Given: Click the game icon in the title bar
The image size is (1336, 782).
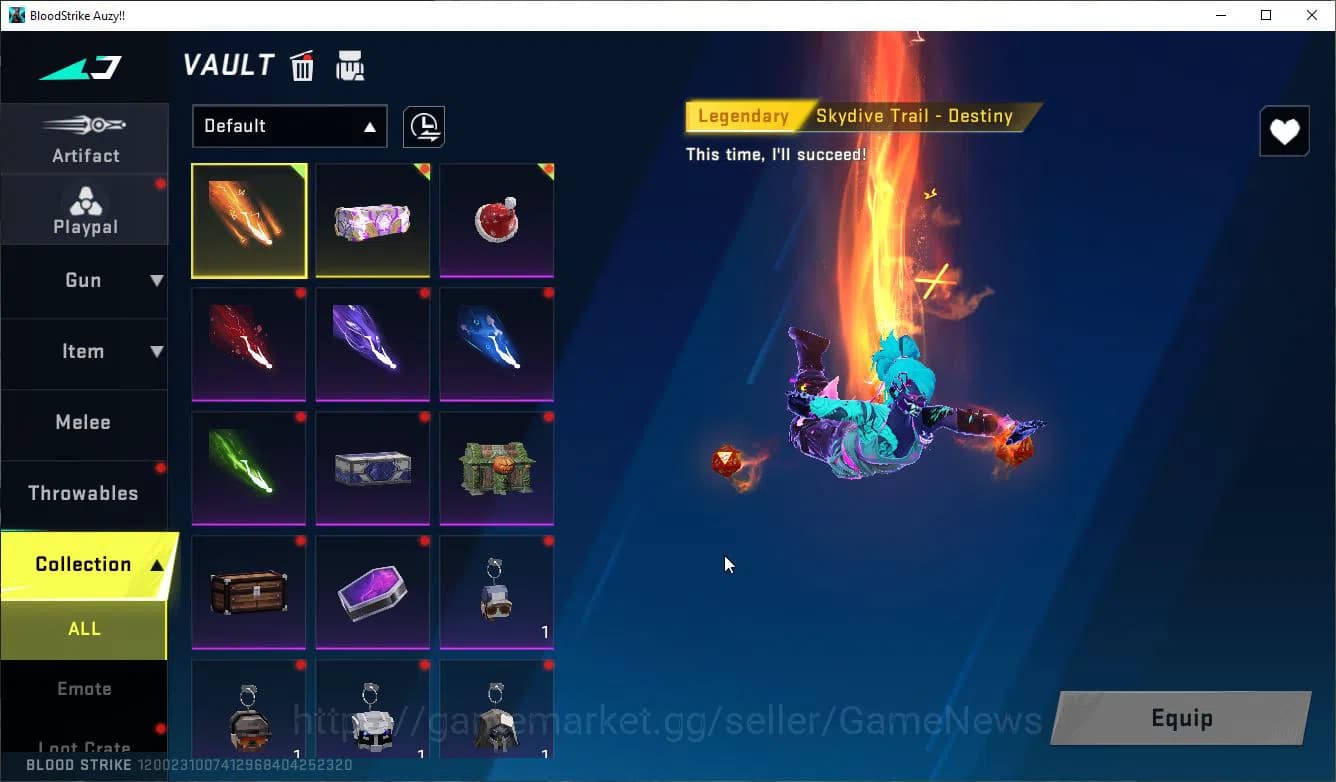Looking at the screenshot, I should point(14,15).
